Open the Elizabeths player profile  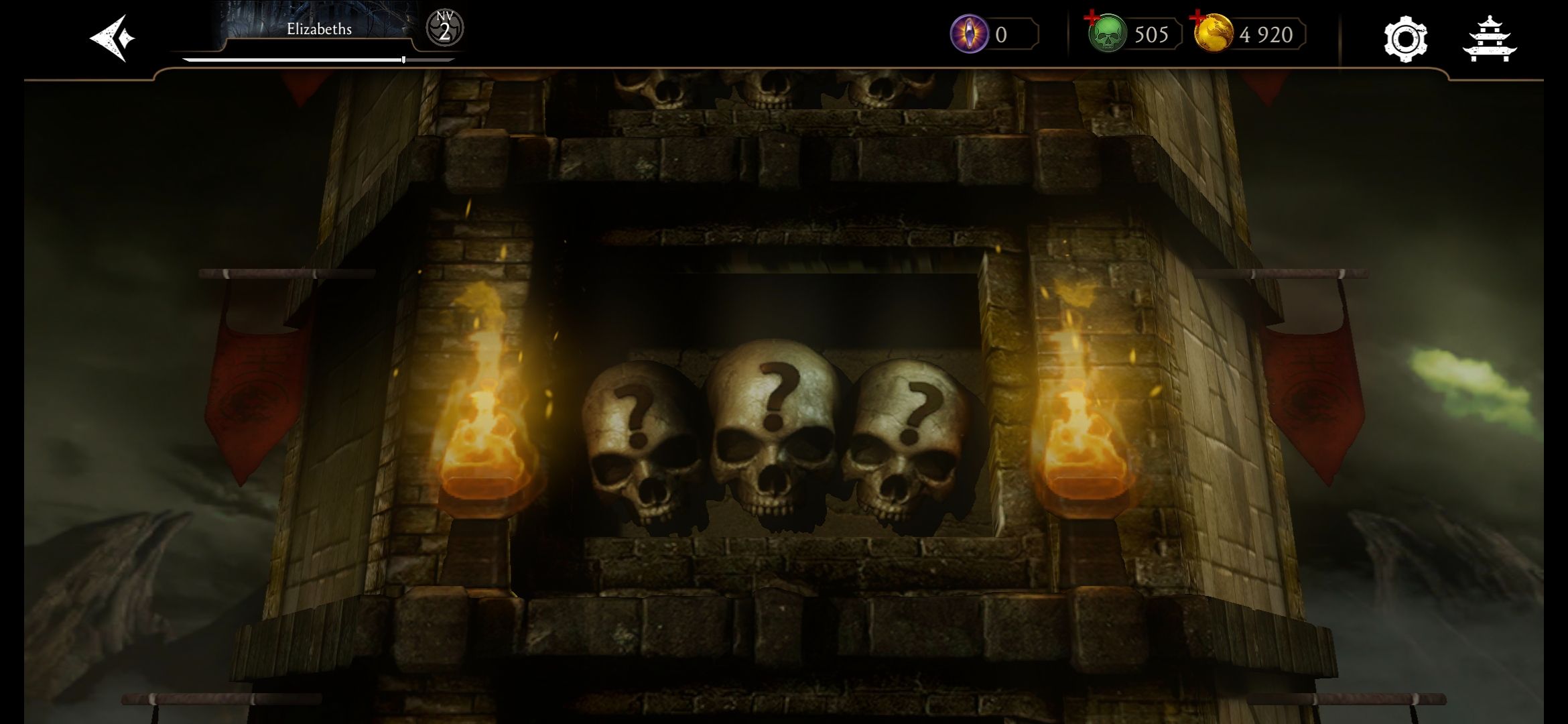(319, 30)
